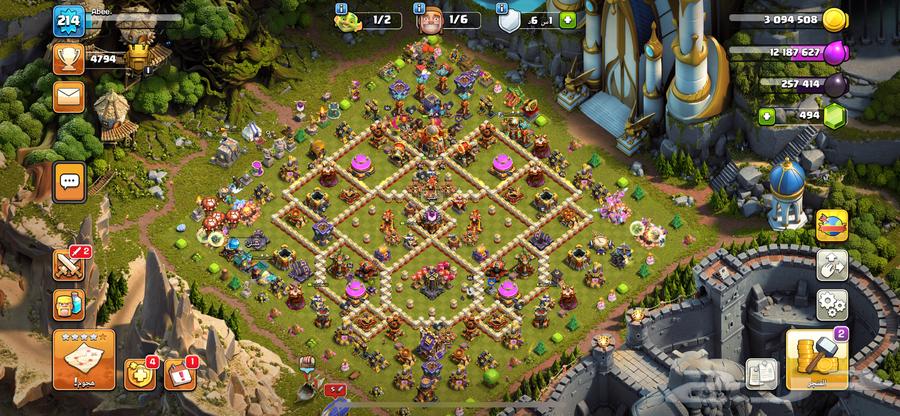900x416 pixels.
Task: Tap the shield status icon
Action: pyautogui.click(x=509, y=20)
